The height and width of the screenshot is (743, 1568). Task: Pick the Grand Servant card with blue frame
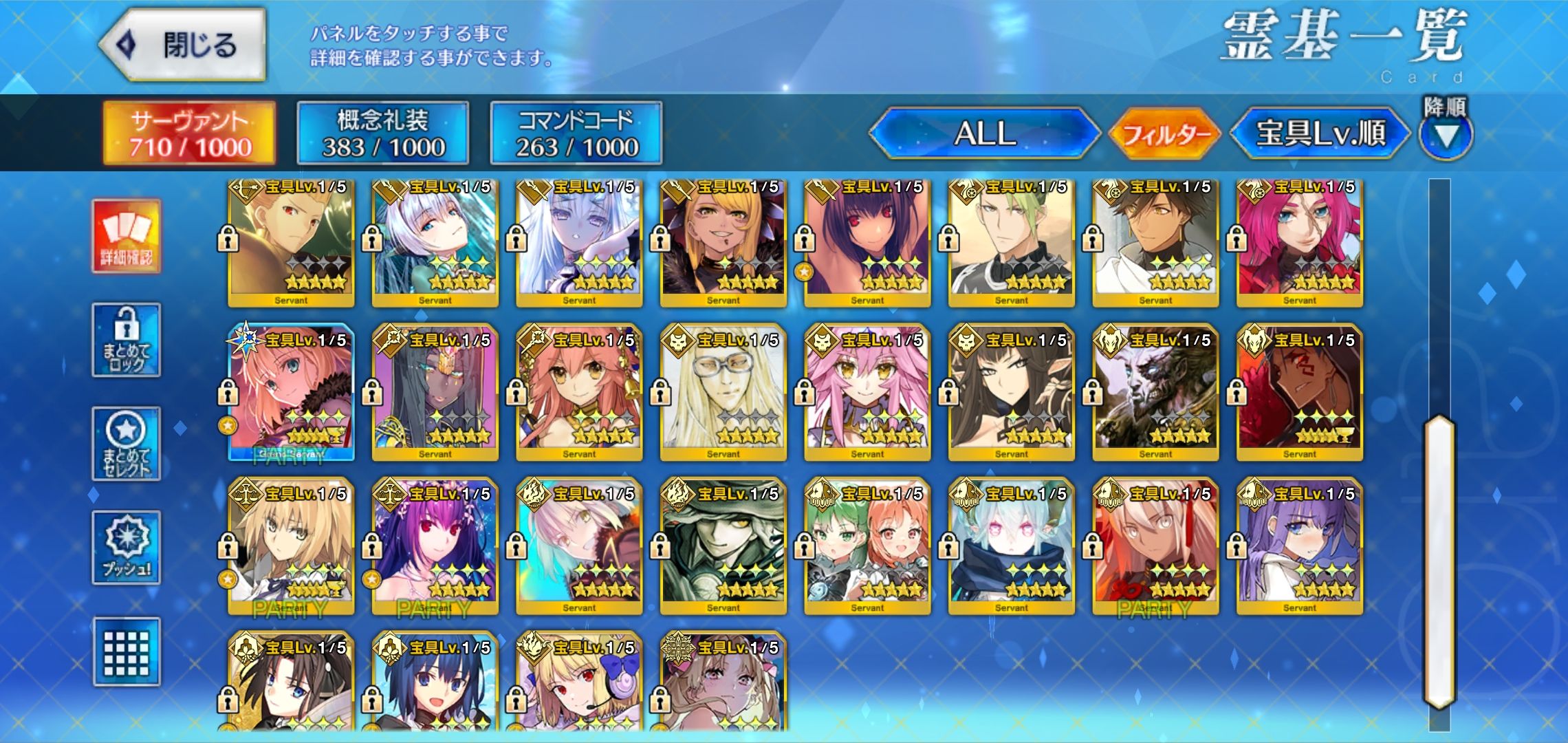click(x=291, y=392)
